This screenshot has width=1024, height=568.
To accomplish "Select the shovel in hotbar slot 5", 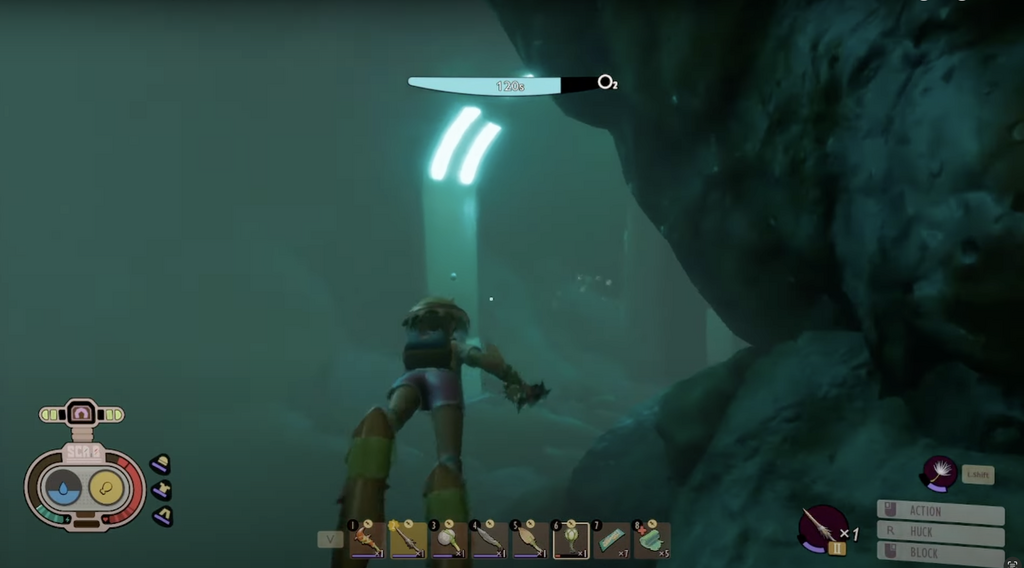I will [x=530, y=540].
